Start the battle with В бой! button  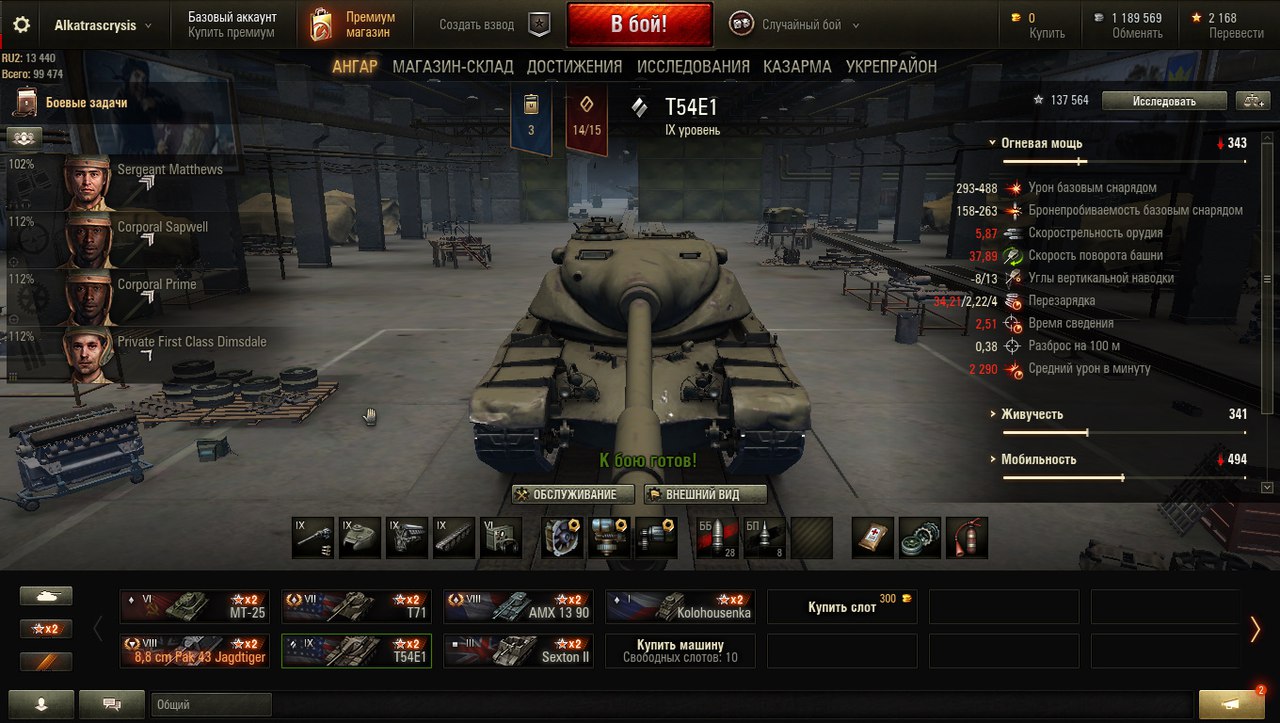[639, 24]
